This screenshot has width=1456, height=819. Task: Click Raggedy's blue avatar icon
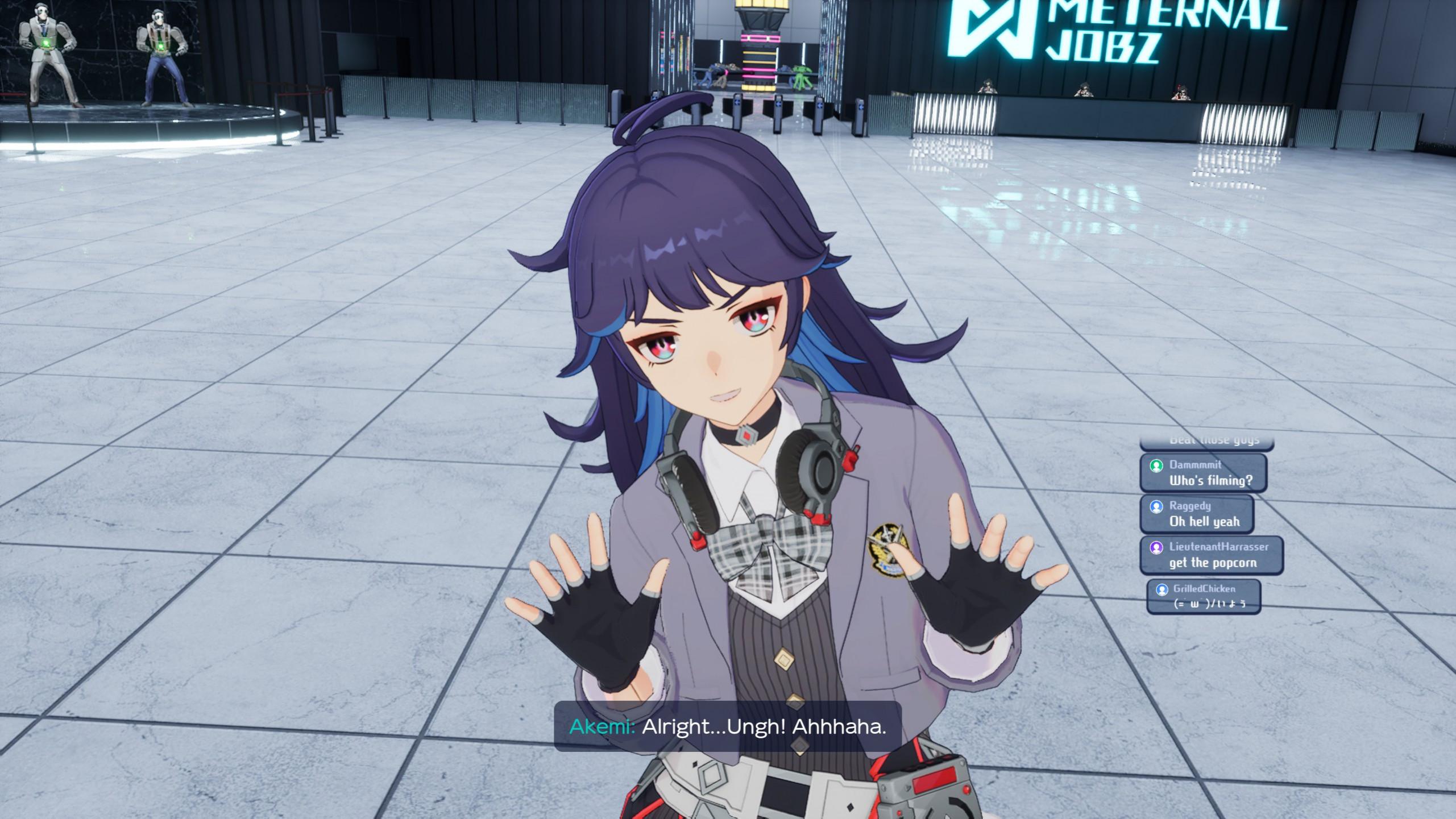point(1157,506)
